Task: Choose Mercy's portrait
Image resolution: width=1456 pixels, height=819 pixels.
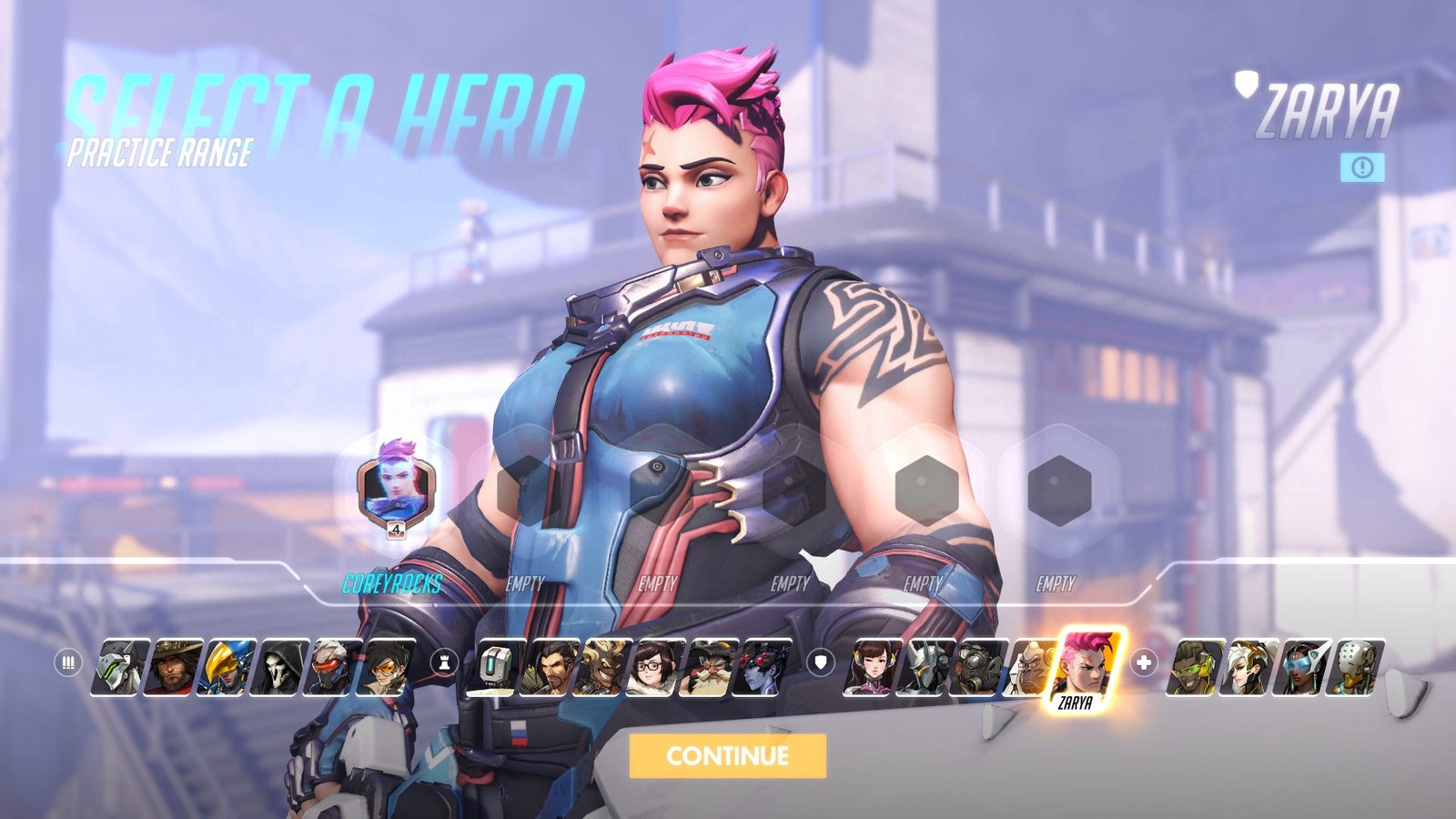Action: point(1248,668)
